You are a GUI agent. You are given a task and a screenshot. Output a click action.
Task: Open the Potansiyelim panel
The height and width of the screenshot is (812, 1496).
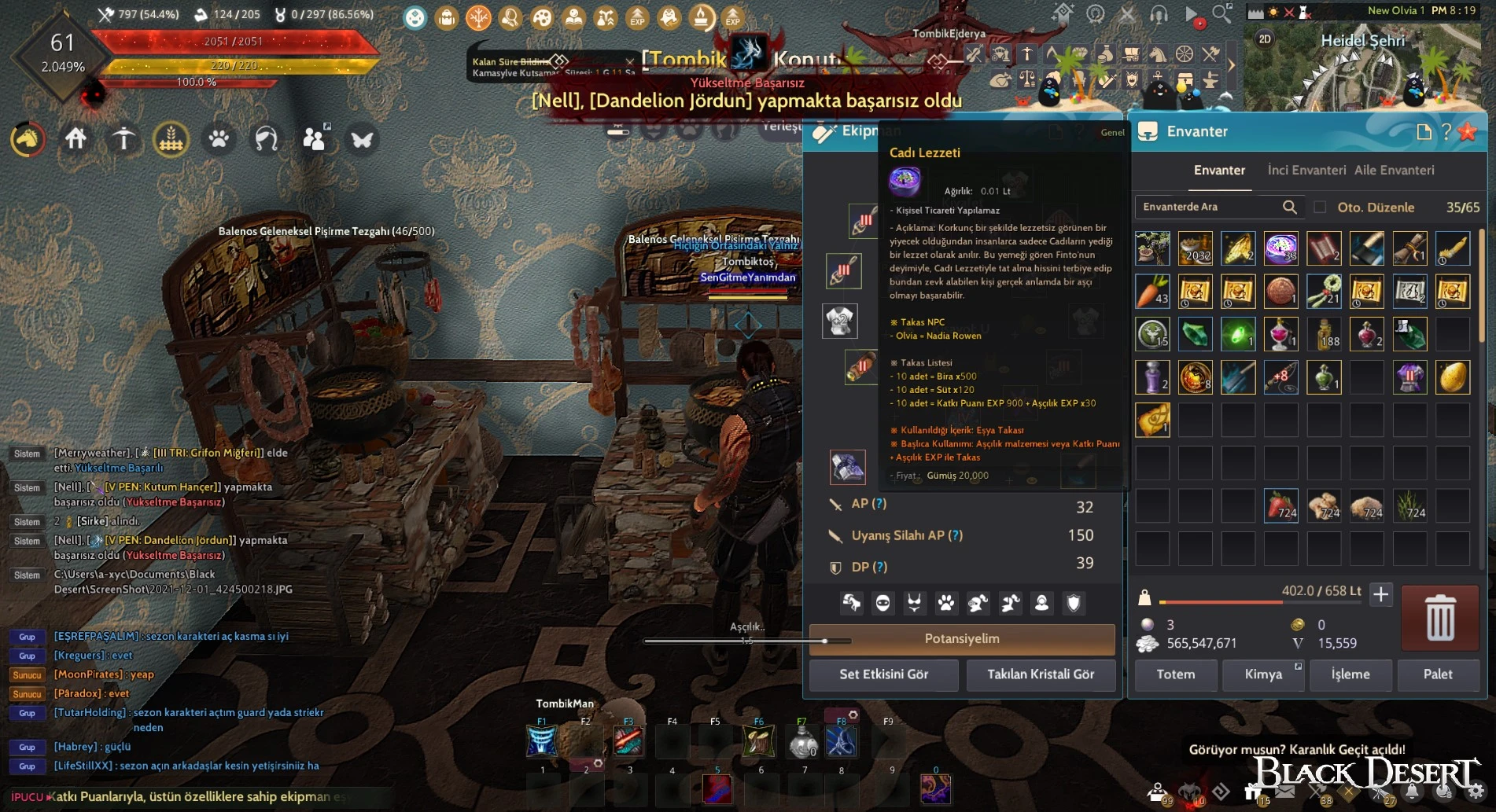click(962, 639)
